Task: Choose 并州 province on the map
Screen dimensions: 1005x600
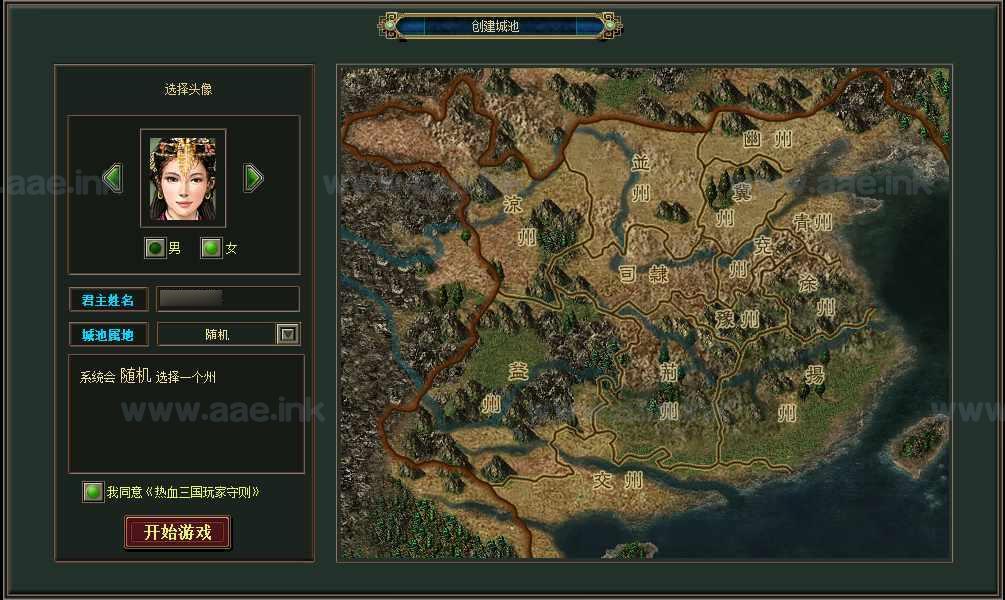Action: pos(641,177)
